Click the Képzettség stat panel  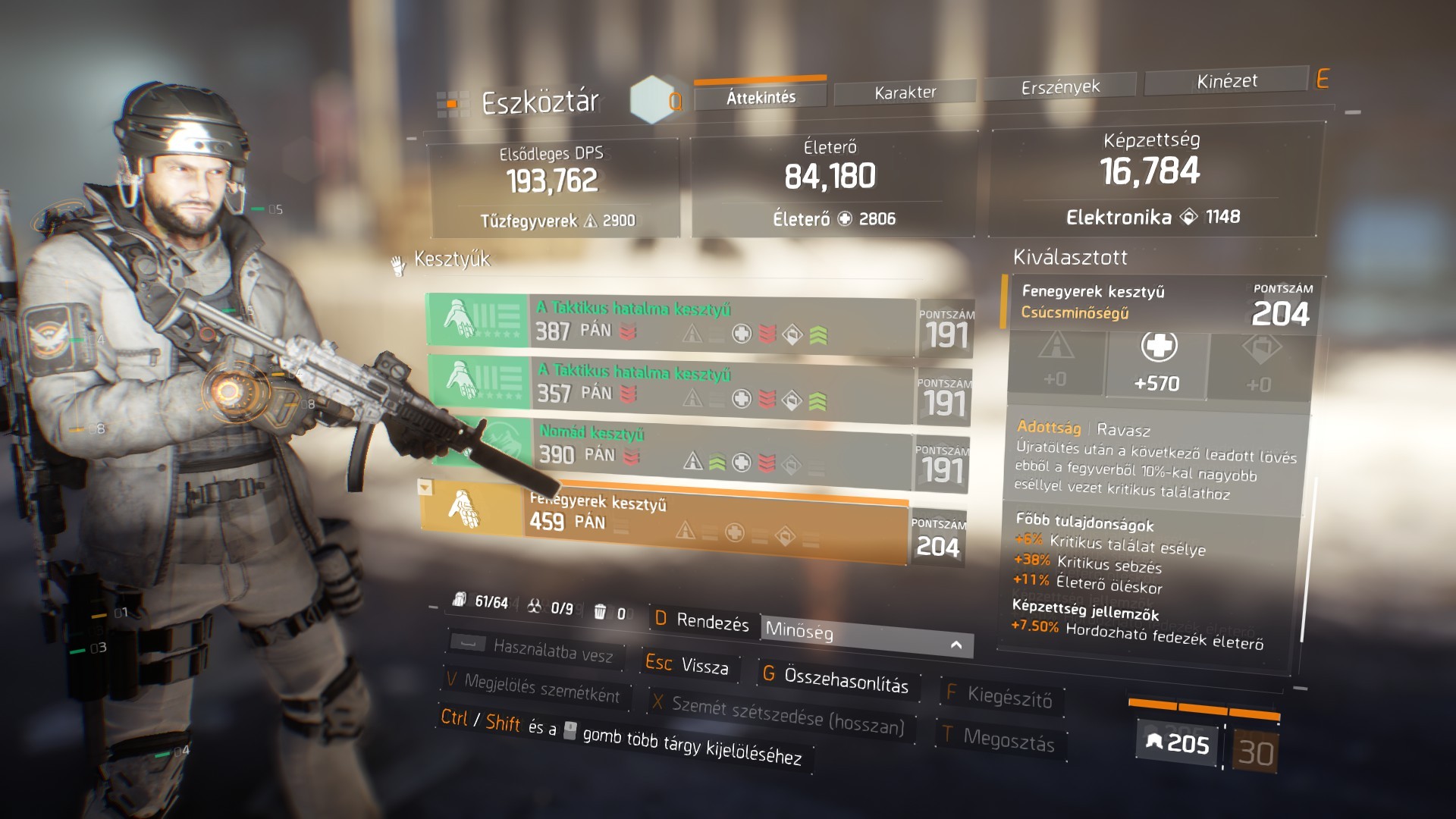coord(1151,177)
